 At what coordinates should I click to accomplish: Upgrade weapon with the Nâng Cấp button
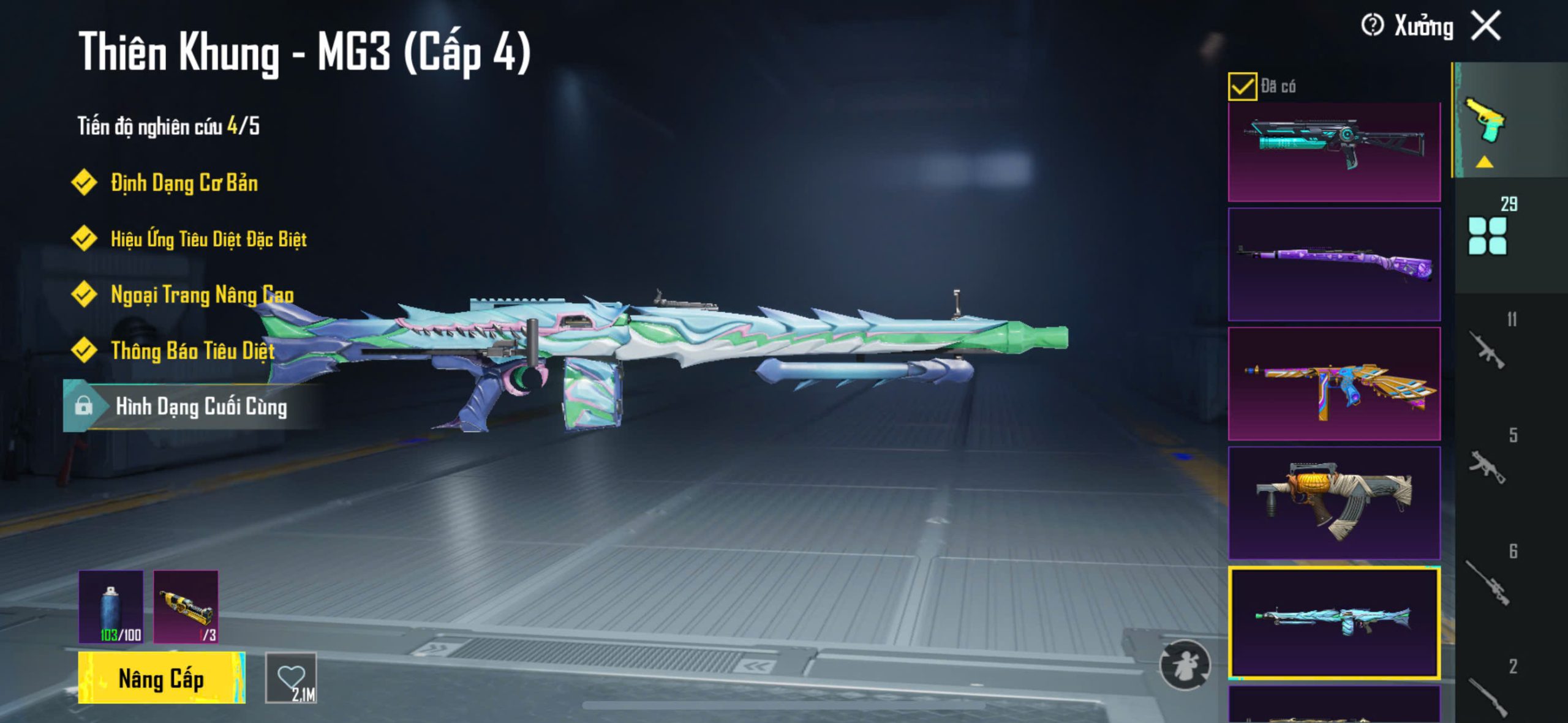point(161,678)
